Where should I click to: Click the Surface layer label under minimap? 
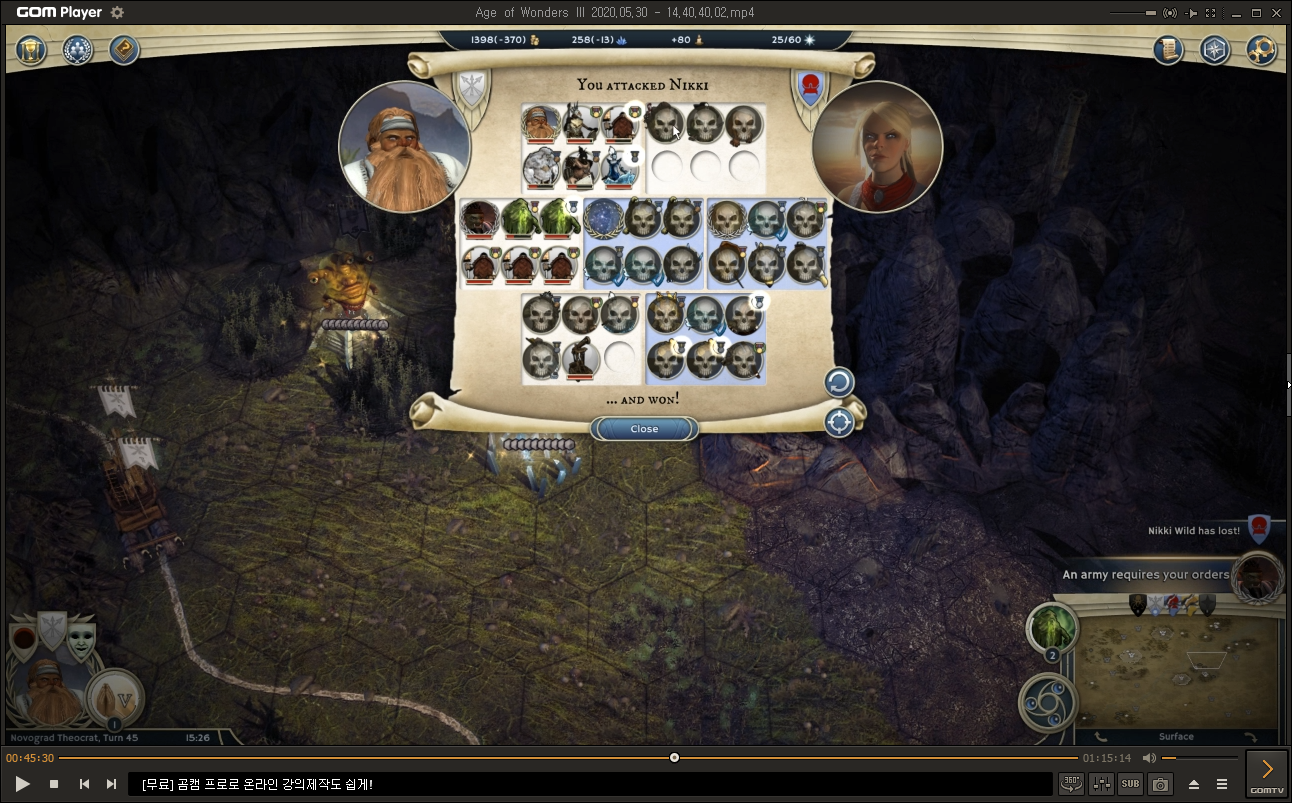pos(1176,737)
